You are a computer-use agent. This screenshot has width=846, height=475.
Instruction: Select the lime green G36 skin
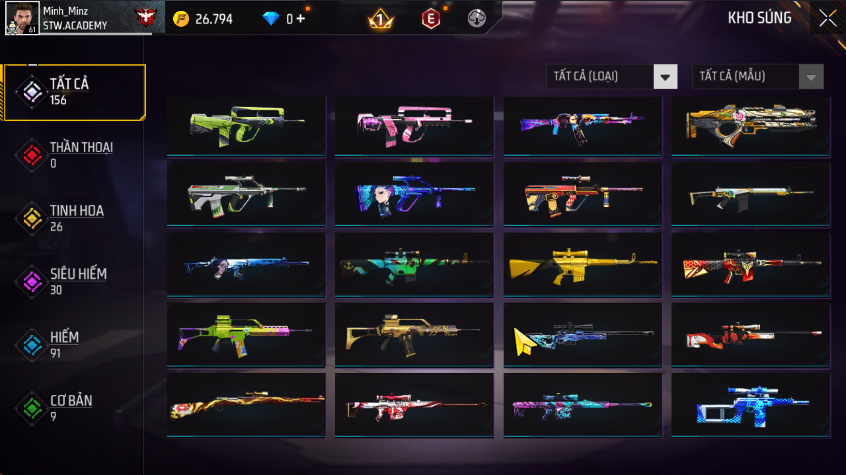coord(246,334)
